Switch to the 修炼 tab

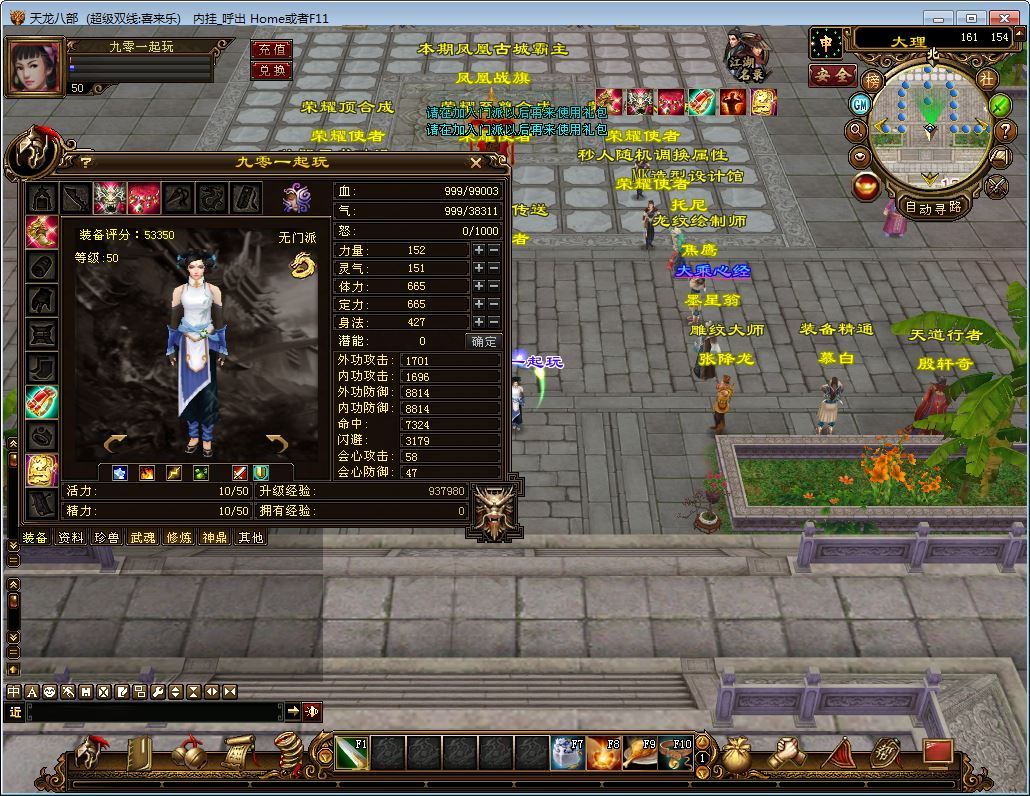coord(179,538)
